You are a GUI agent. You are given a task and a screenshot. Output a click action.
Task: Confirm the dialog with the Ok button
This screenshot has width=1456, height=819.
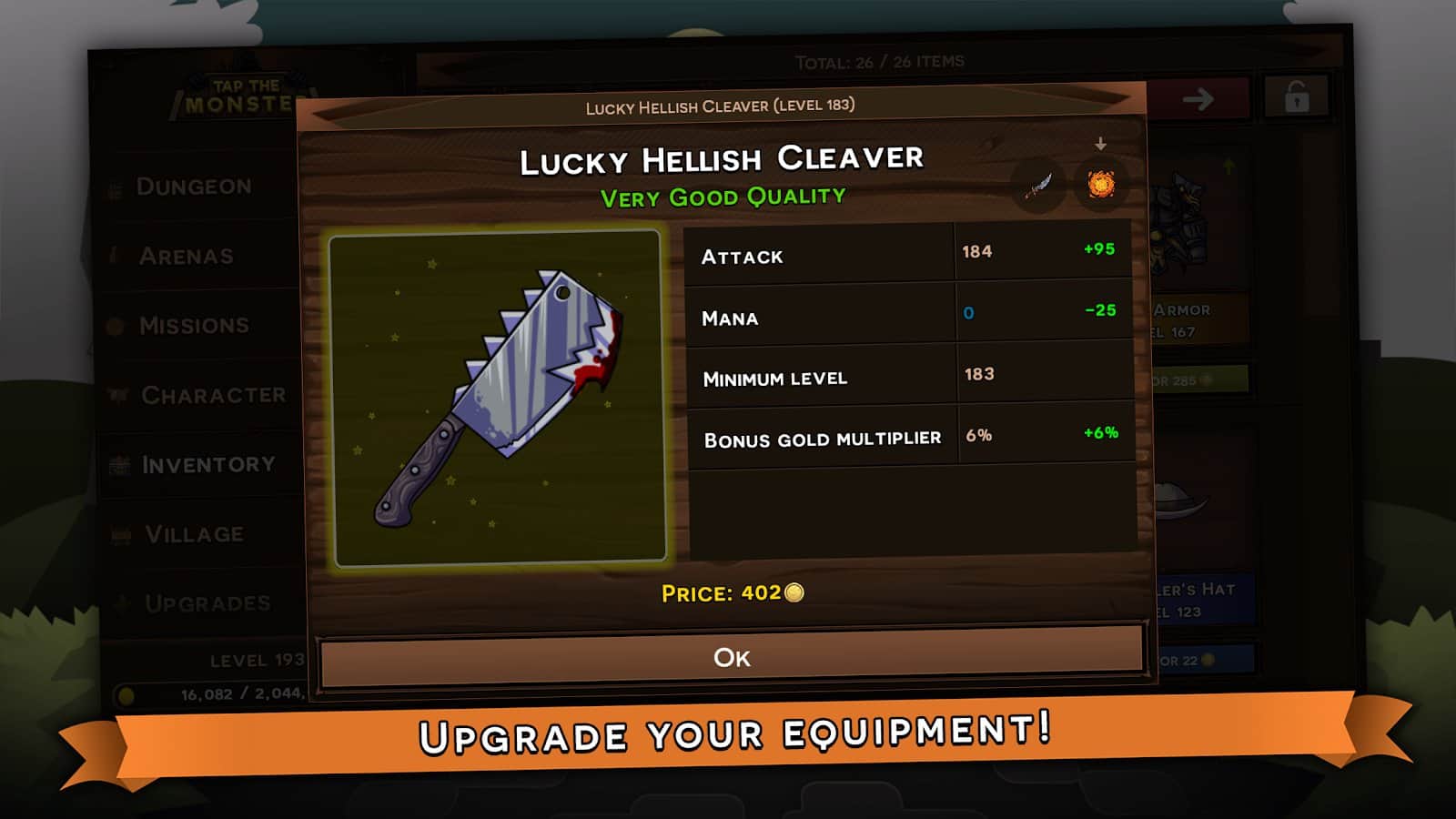(732, 657)
